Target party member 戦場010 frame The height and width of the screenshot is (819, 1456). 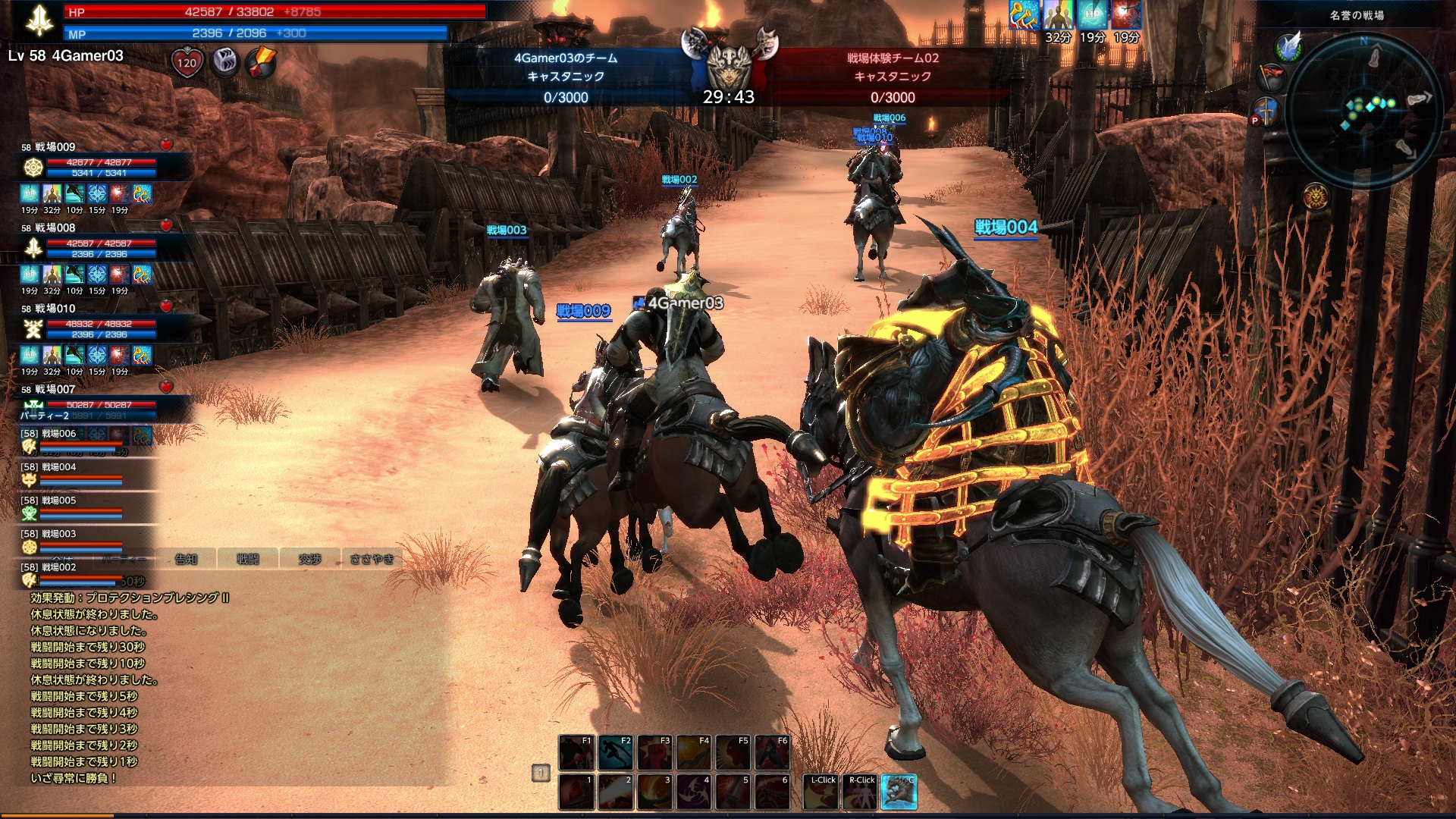tap(91, 323)
